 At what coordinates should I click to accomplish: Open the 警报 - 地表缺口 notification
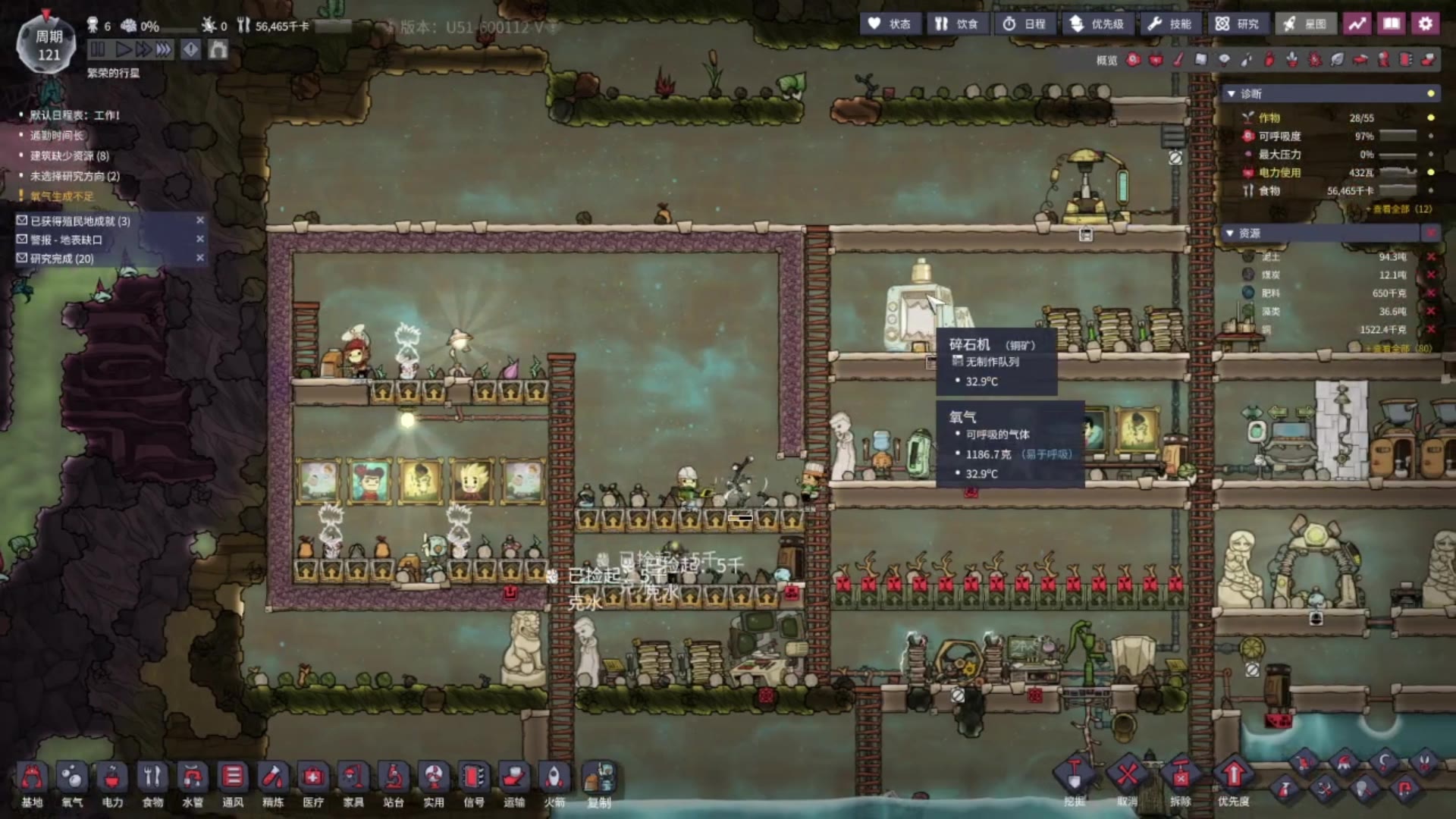[67, 240]
